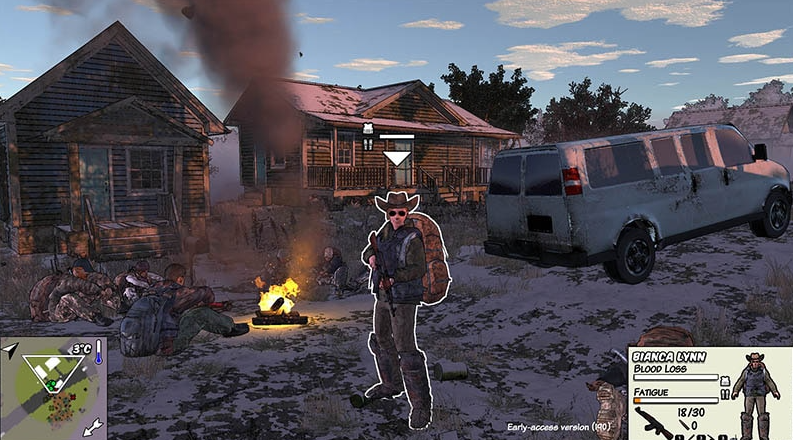The width and height of the screenshot is (793, 440).
Task: Click the Bianca Lynn name label
Action: pos(670,356)
